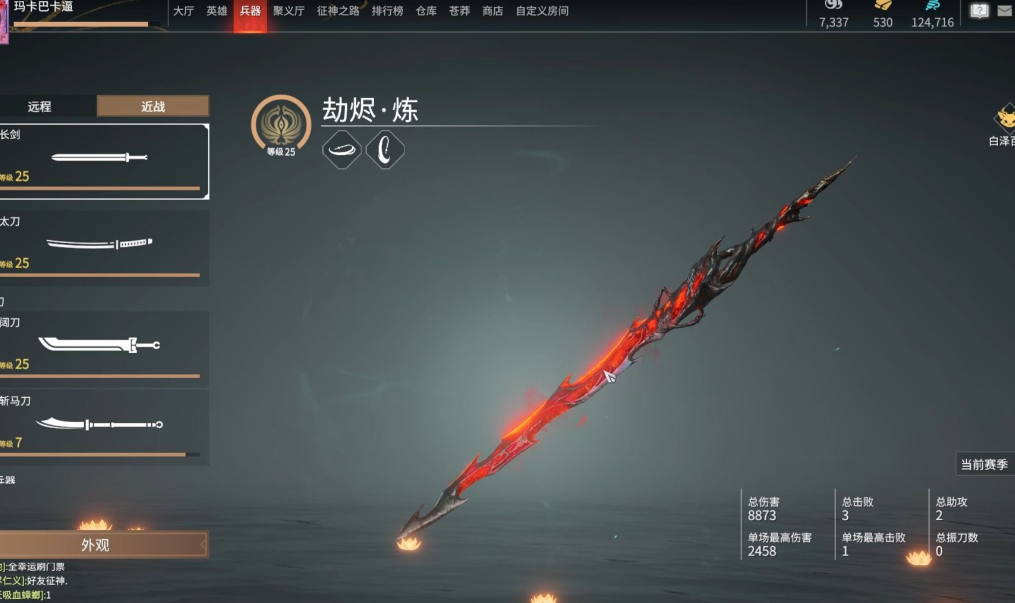Open 自定义房间 custom rooms
Screen dimensions: 1015x603
pyautogui.click(x=542, y=11)
